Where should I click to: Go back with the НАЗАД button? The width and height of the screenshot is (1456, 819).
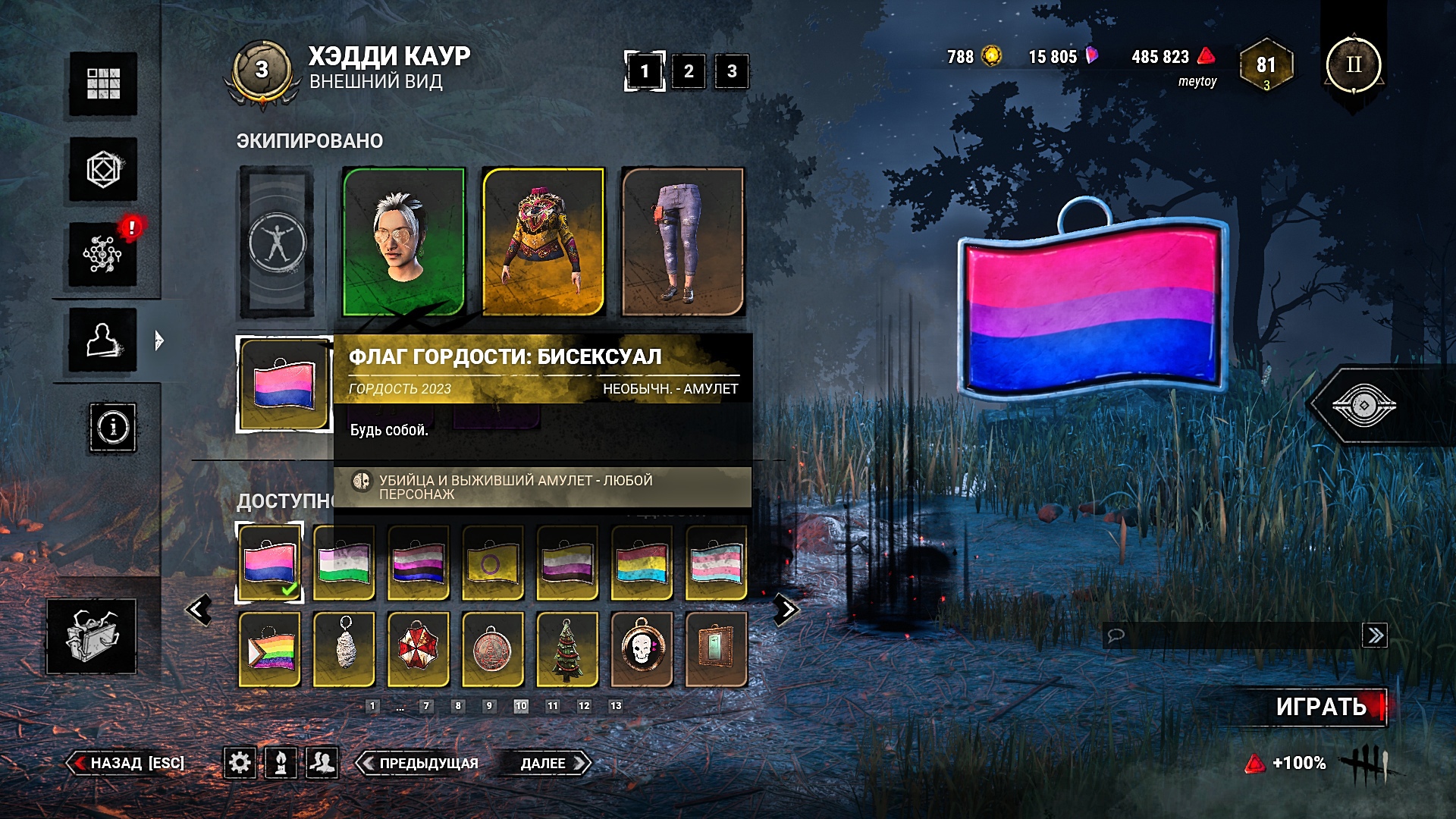tap(127, 763)
